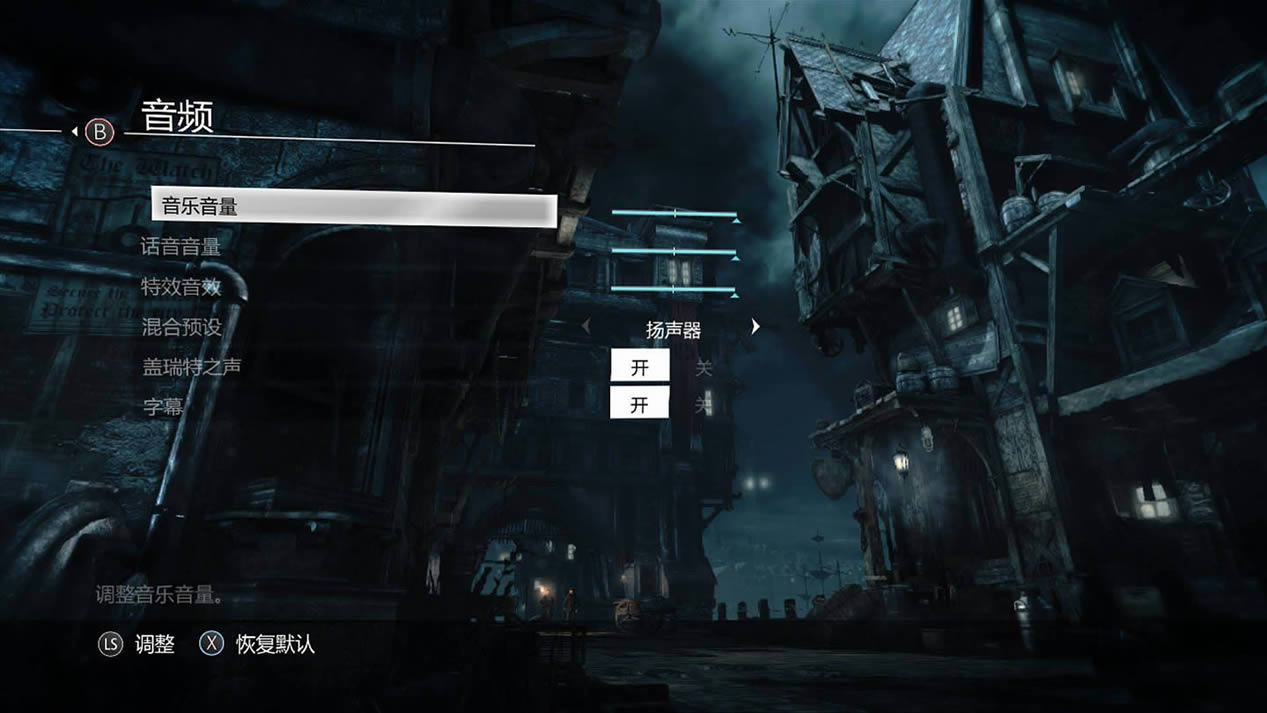Adjust the 音乐音量 slider bar
Viewport: 1267px width, 713px height.
(674, 213)
